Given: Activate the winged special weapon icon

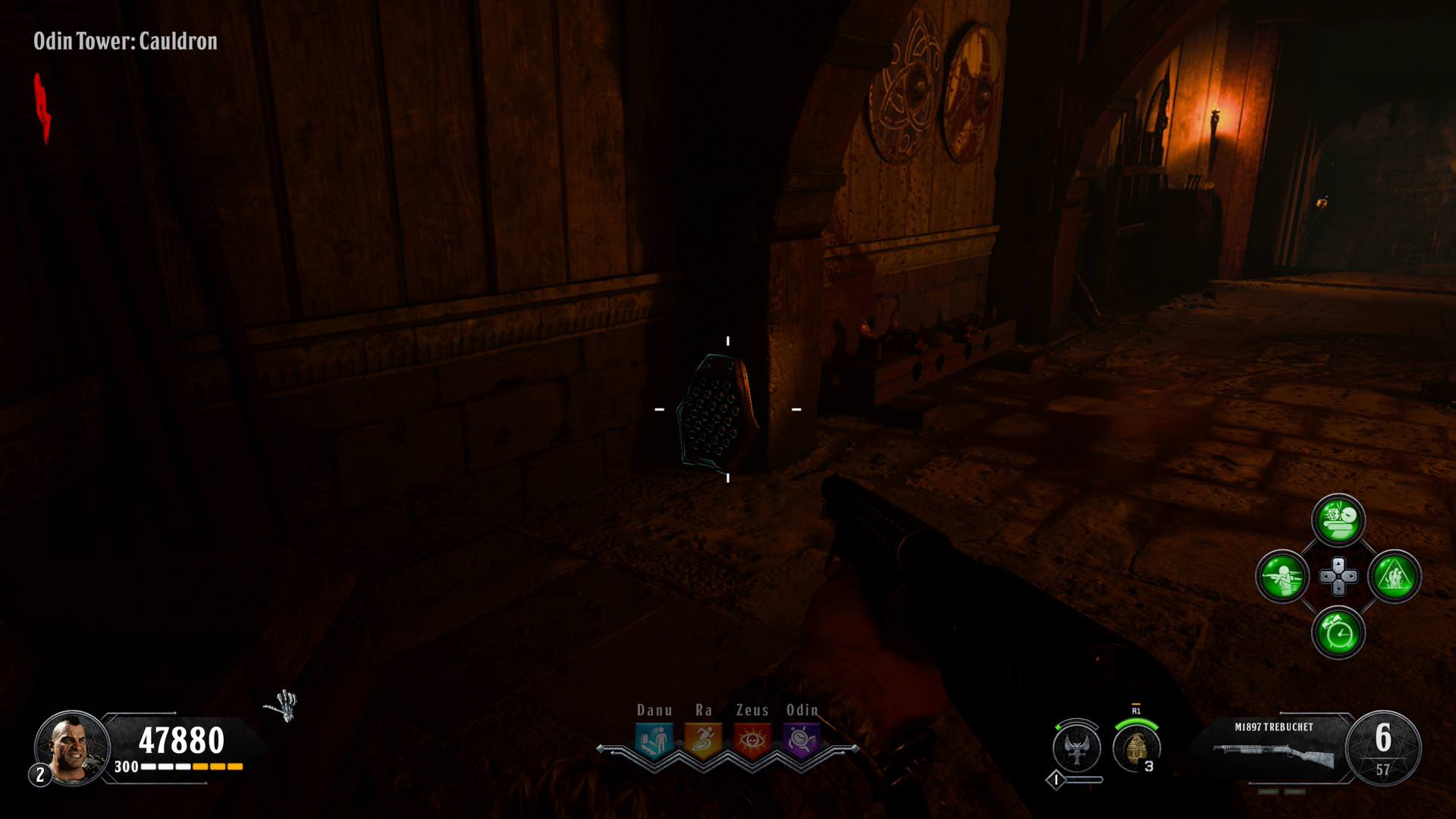Looking at the screenshot, I should (1077, 747).
